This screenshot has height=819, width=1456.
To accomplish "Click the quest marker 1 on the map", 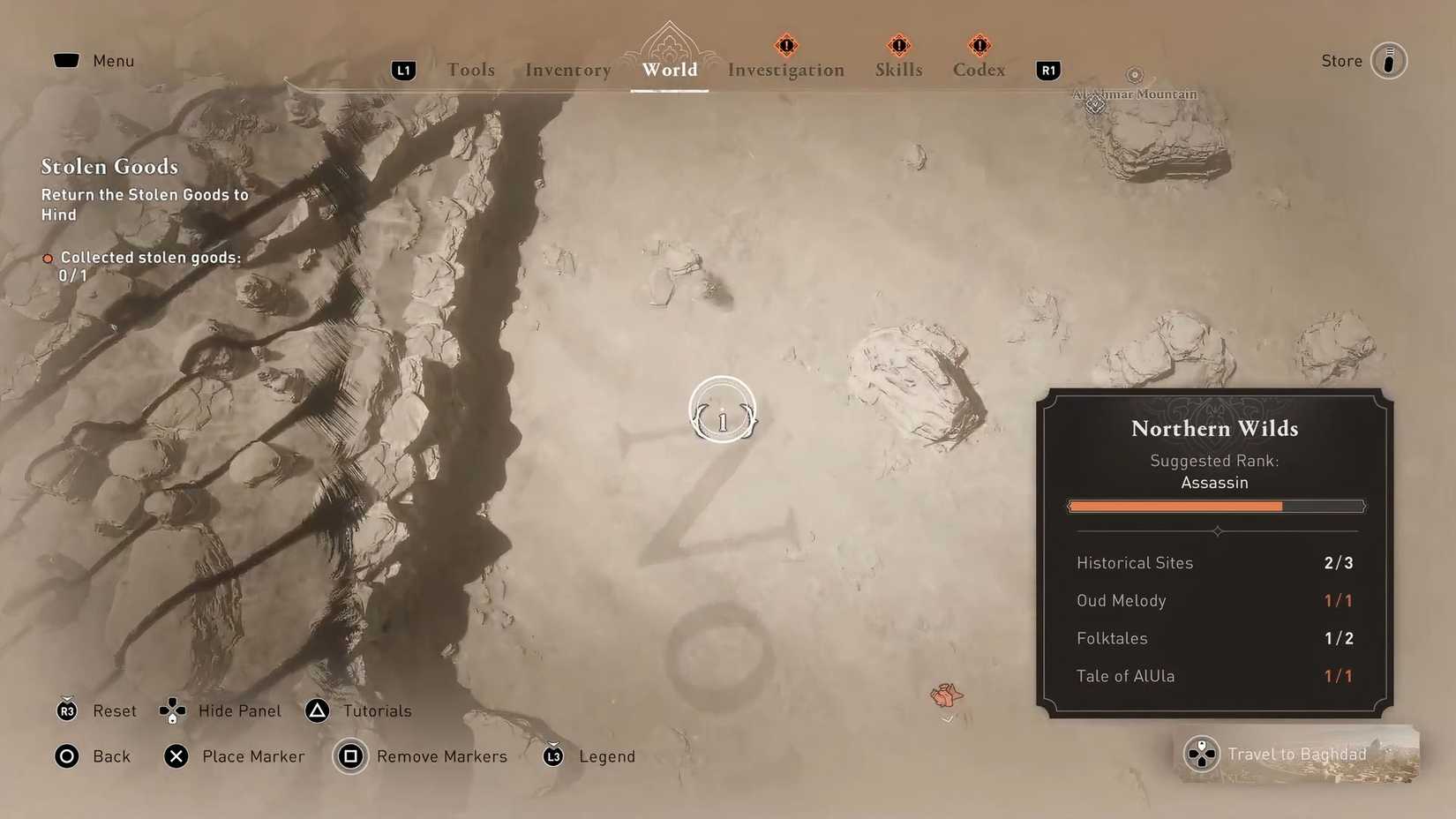I will point(723,409).
